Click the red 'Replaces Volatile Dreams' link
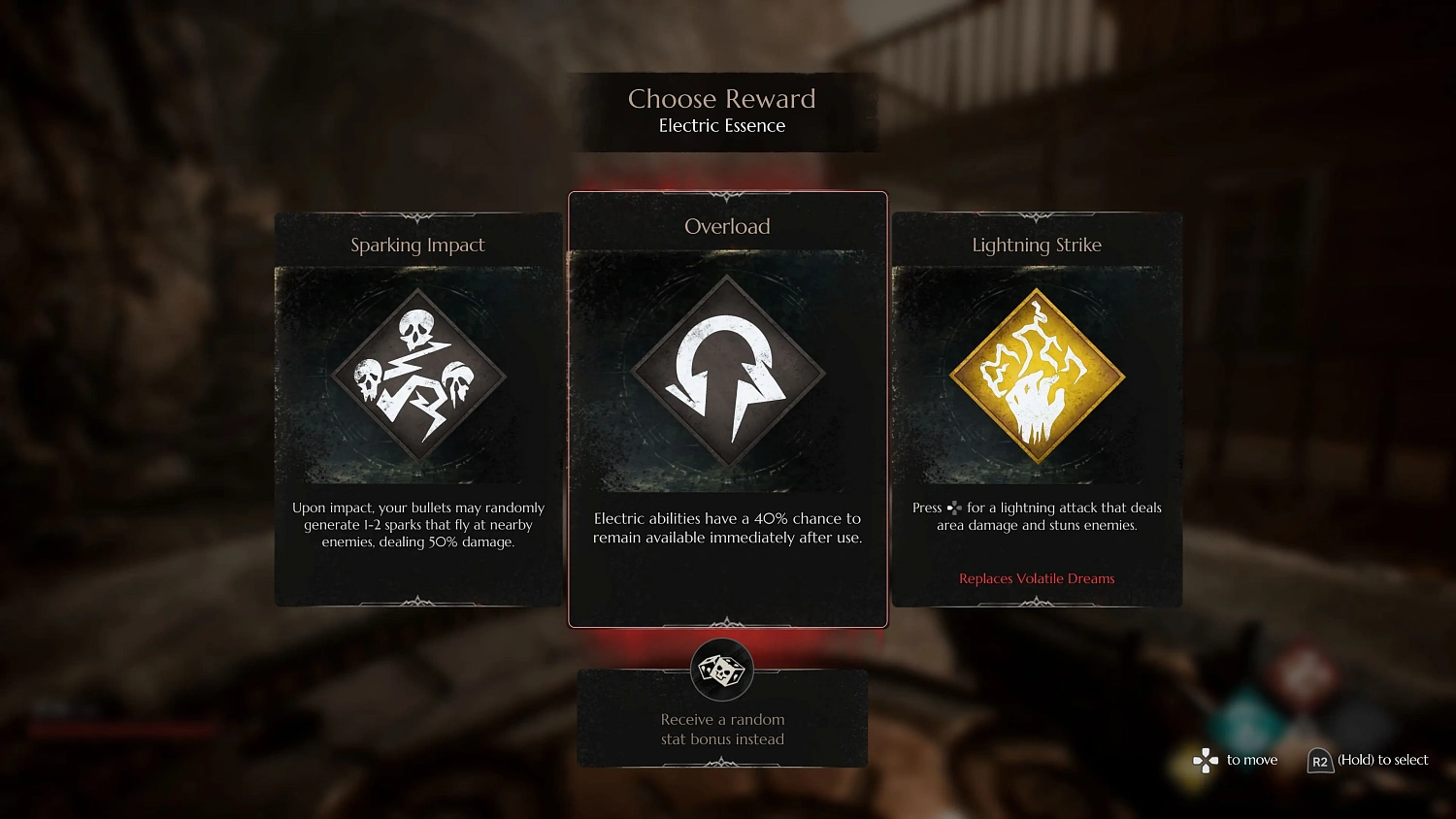This screenshot has height=819, width=1456. coord(1036,578)
